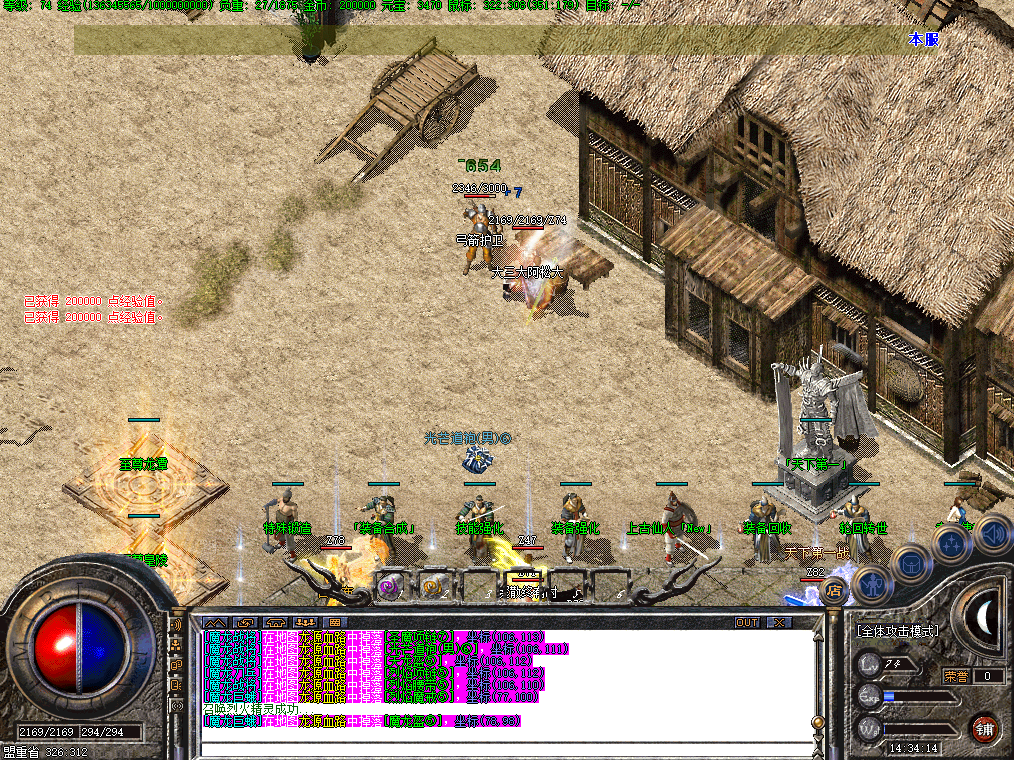The image size is (1014, 760).
Task: Open the skills sparkle round button
Action: coord(949,545)
